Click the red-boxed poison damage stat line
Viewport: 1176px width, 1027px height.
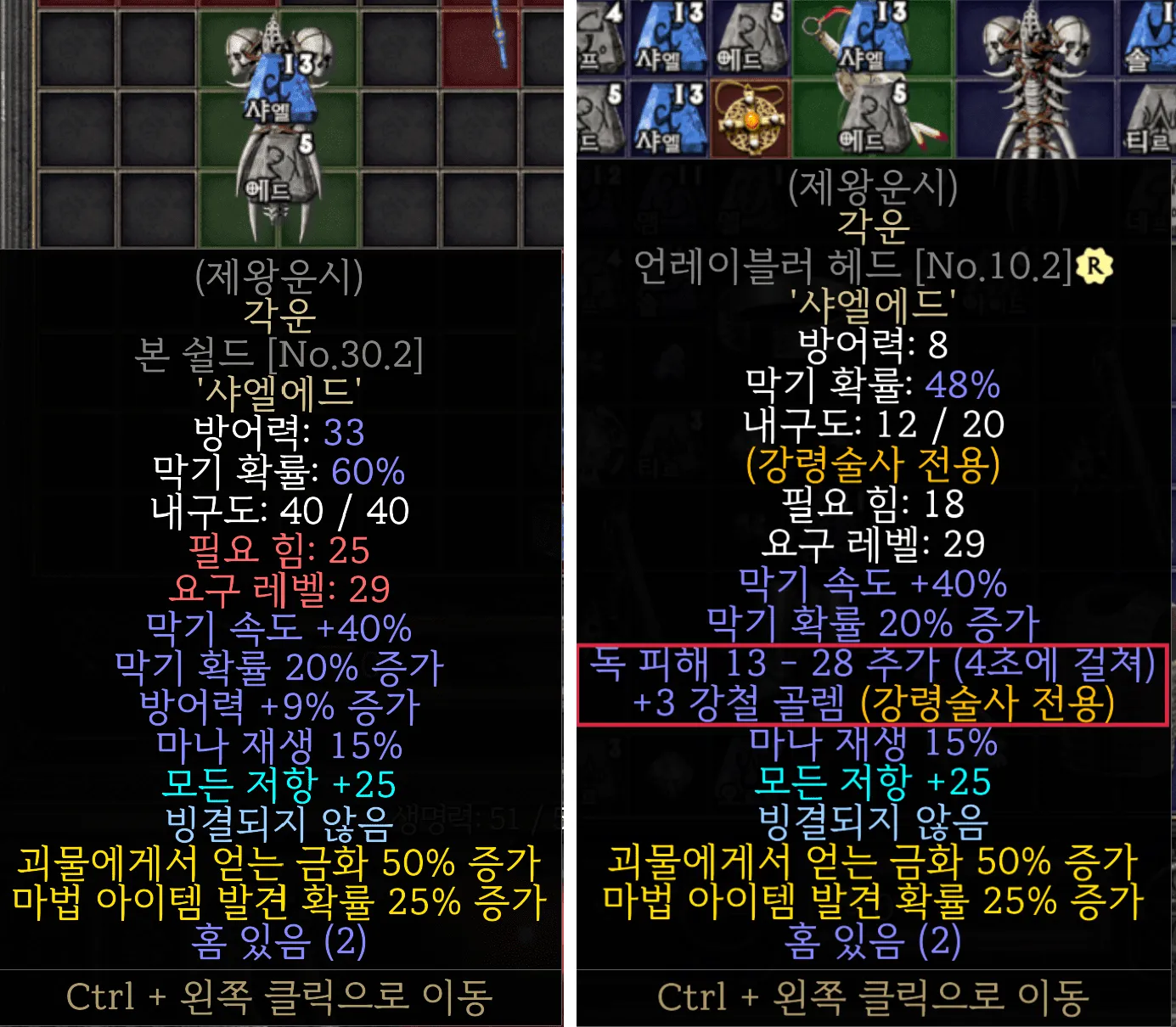click(x=875, y=671)
